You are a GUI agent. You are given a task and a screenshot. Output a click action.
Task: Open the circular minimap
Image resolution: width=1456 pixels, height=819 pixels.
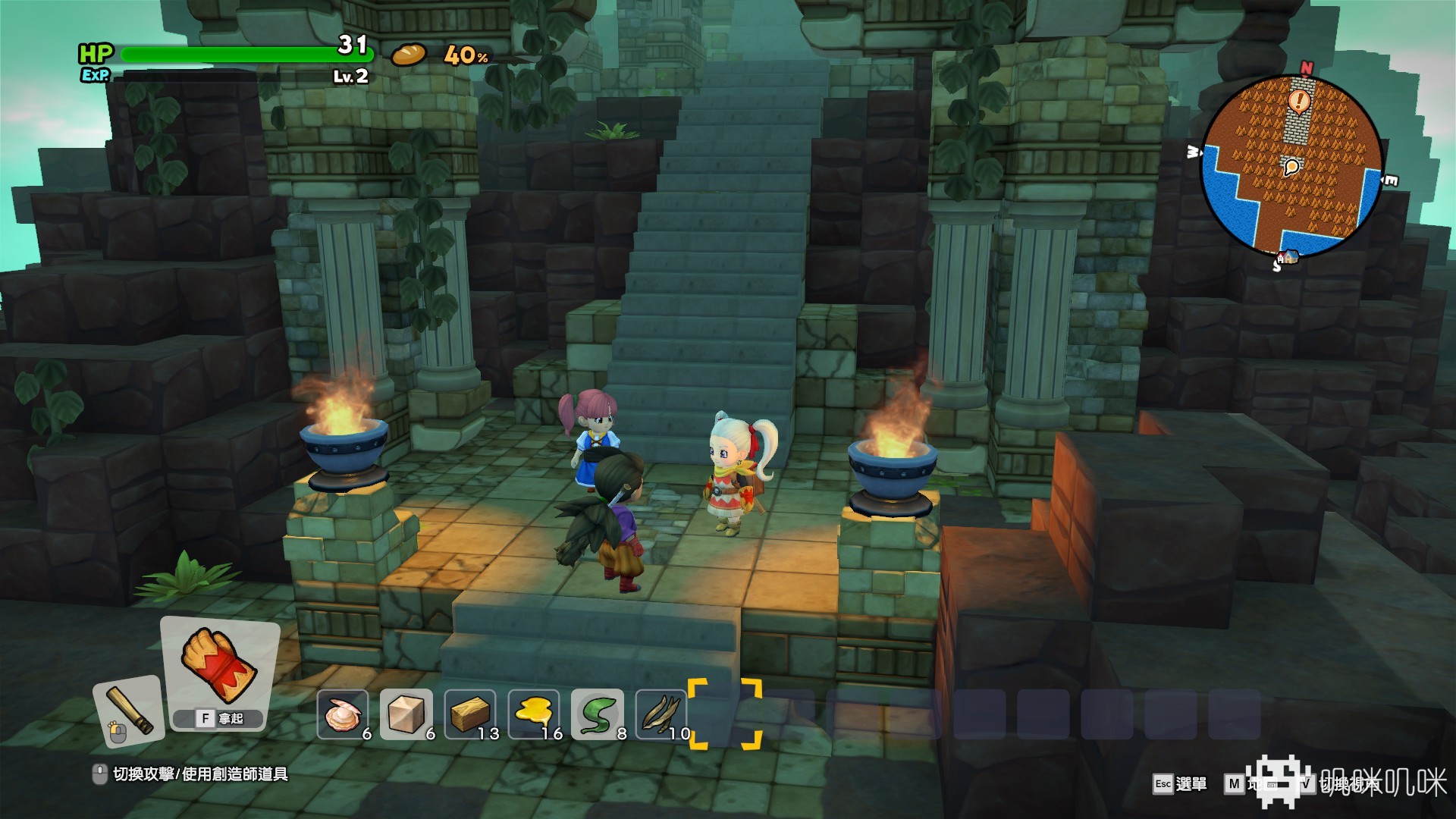(x=1291, y=165)
